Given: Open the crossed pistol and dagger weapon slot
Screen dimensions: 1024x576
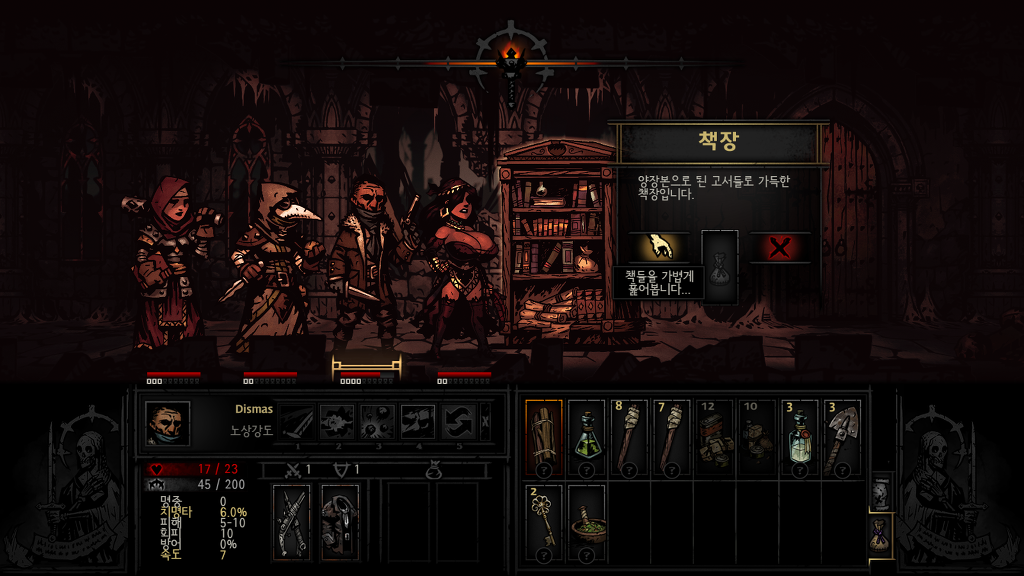Looking at the screenshot, I should (293, 521).
